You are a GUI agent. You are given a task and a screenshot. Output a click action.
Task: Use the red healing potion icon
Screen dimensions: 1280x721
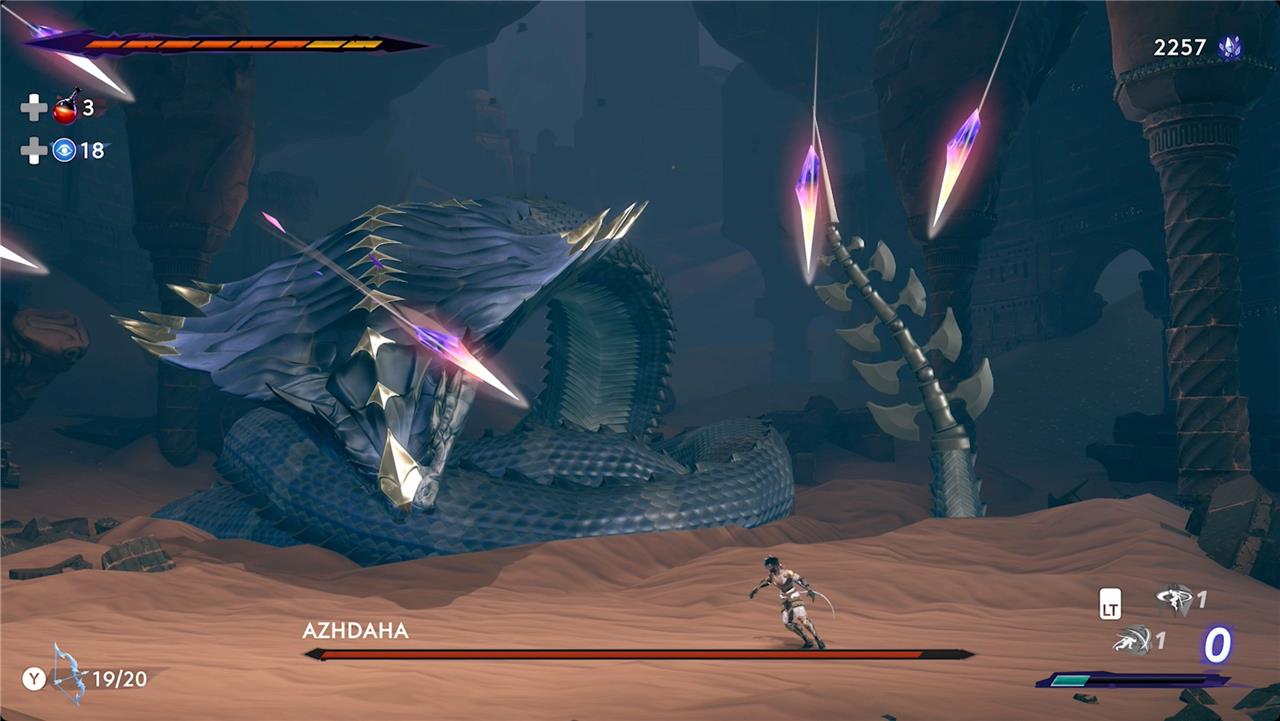(66, 107)
